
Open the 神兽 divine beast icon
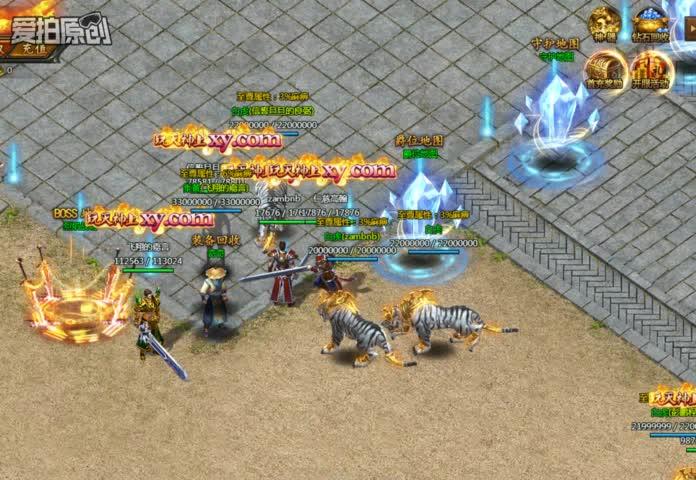coord(604,24)
